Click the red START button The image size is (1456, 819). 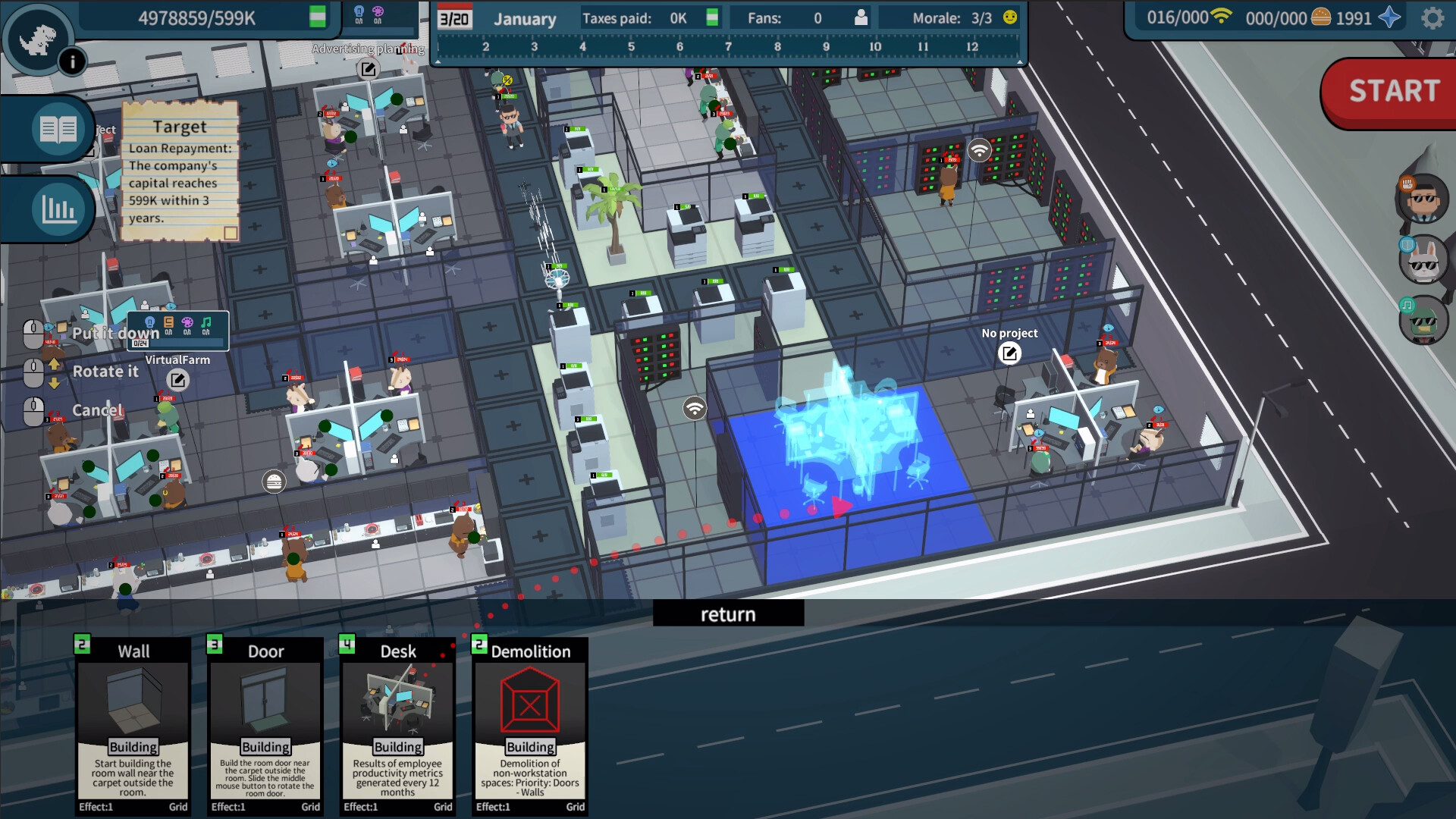[x=1394, y=92]
